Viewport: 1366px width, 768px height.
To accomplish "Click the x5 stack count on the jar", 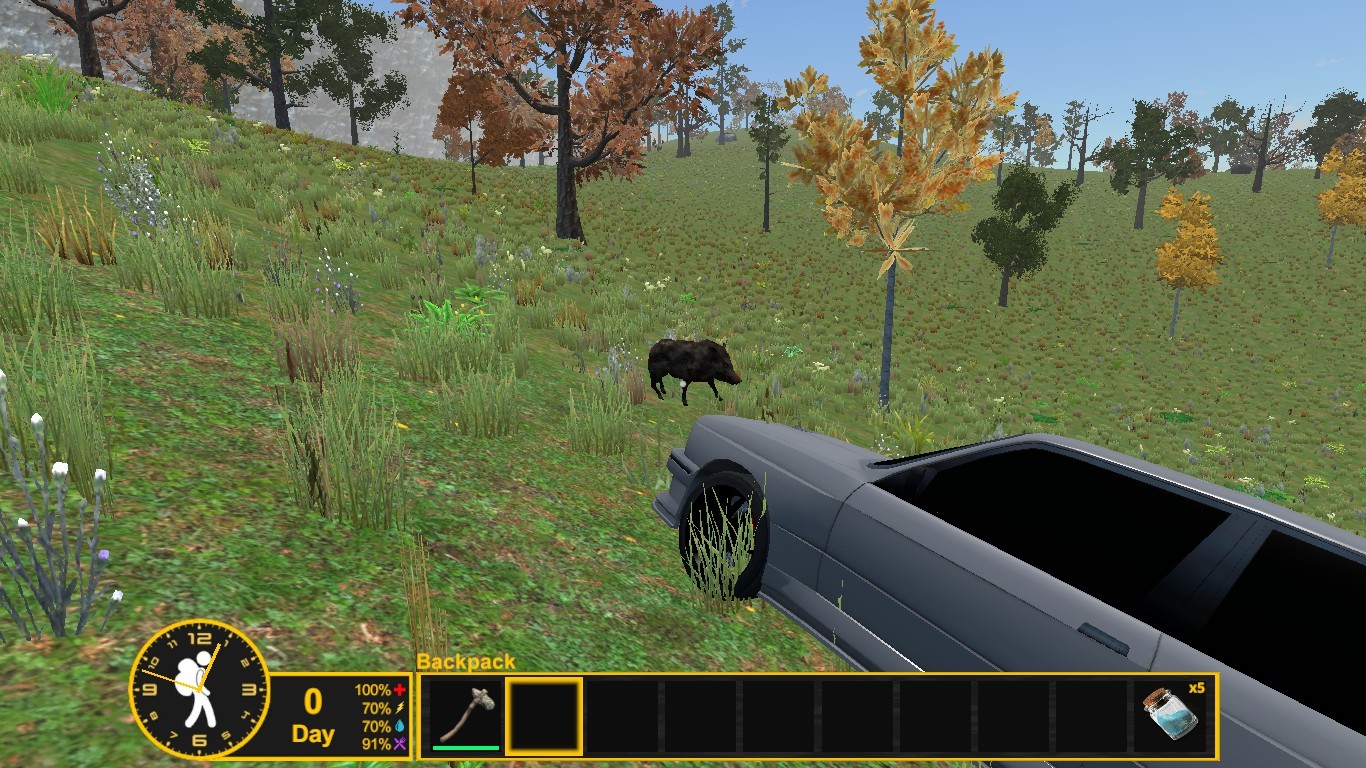I will tap(1195, 686).
